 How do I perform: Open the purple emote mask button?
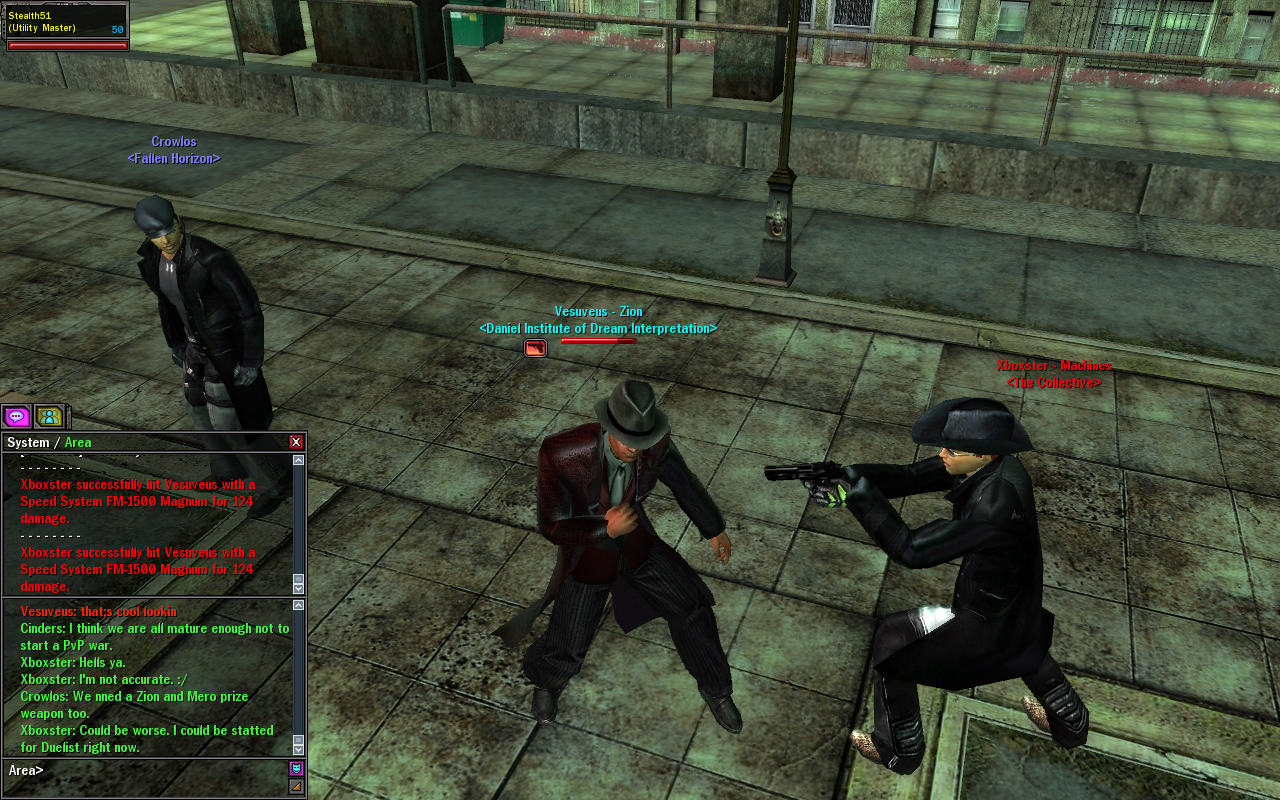click(296, 768)
